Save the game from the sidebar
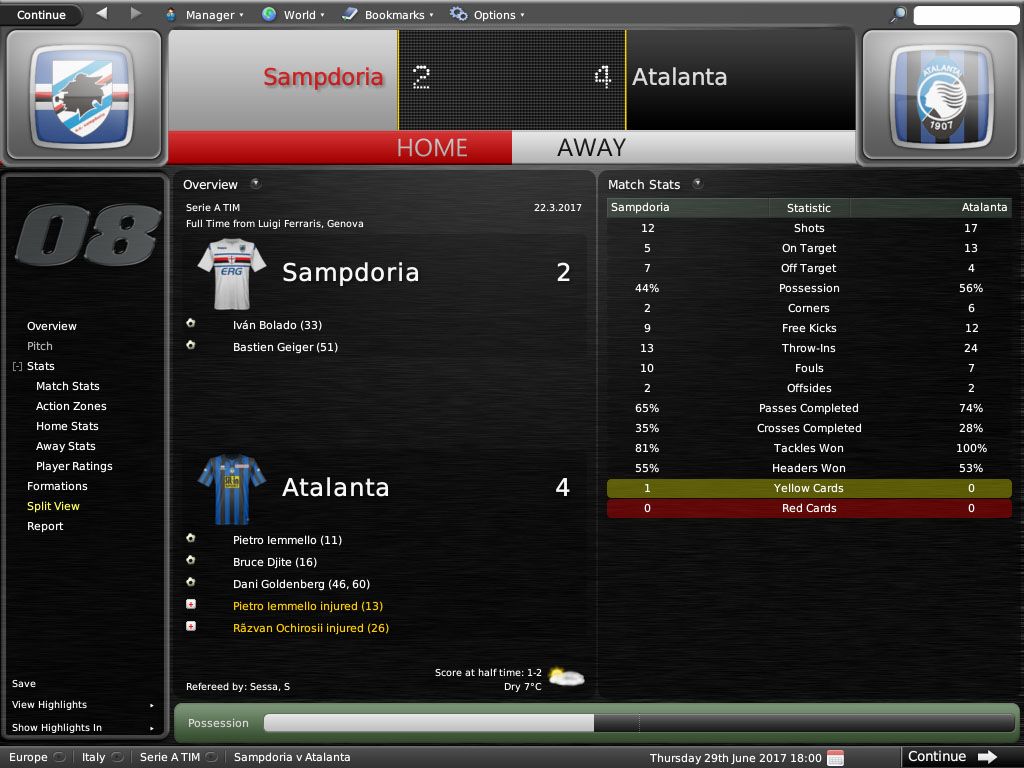 click(24, 684)
